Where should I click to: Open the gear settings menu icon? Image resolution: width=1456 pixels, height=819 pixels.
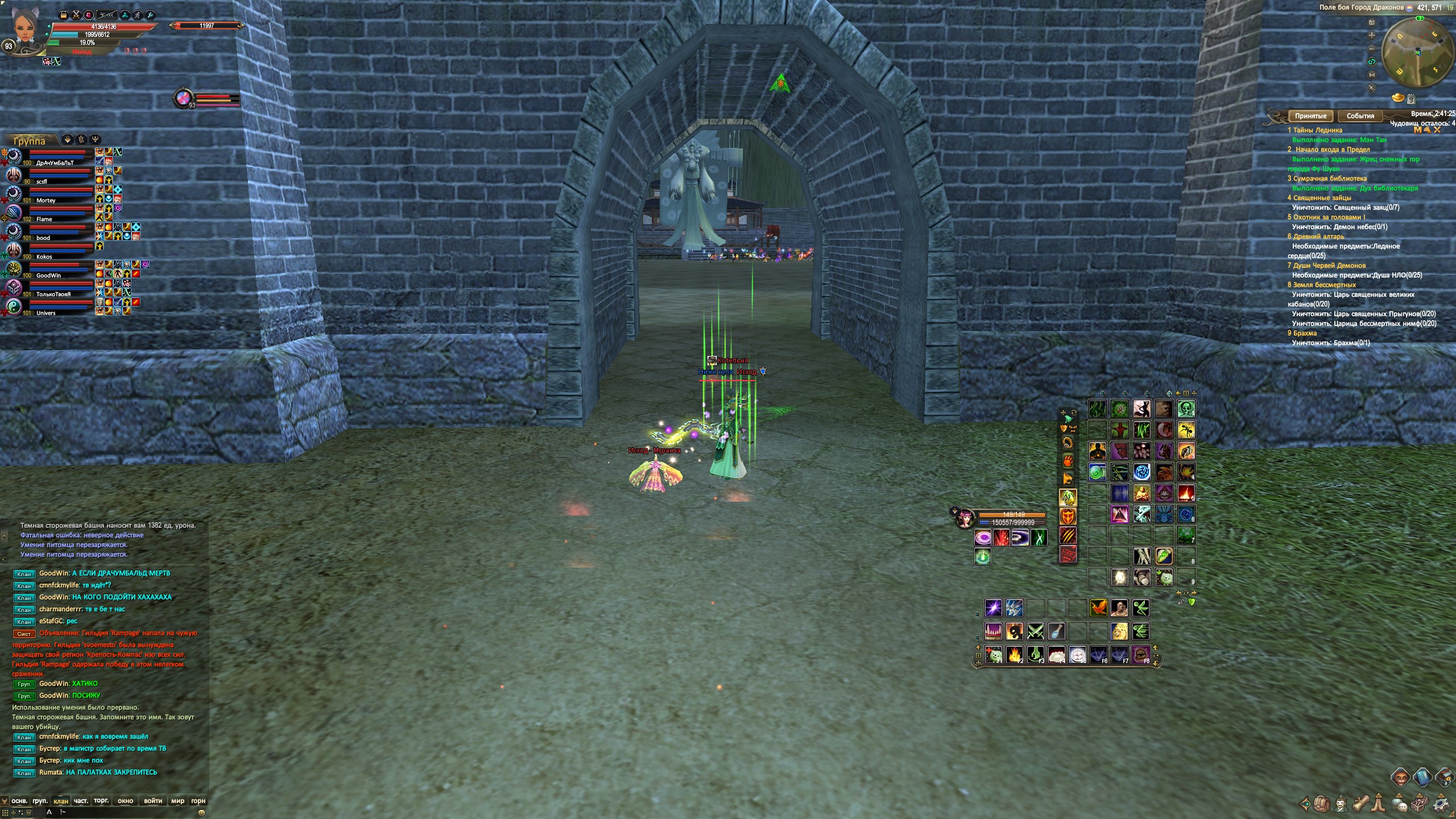[1441, 804]
